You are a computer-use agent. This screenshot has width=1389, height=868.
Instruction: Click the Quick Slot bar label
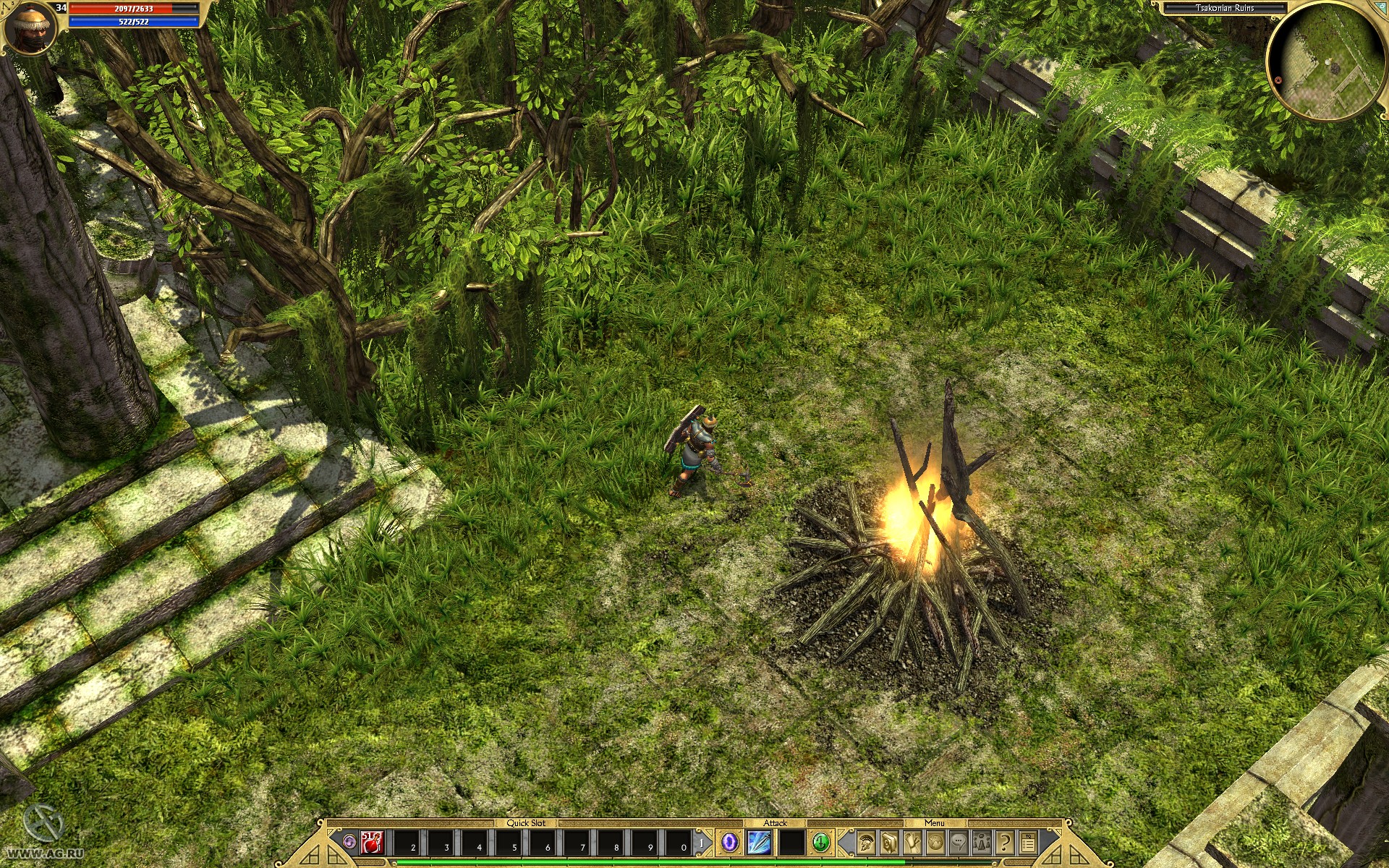[x=527, y=823]
